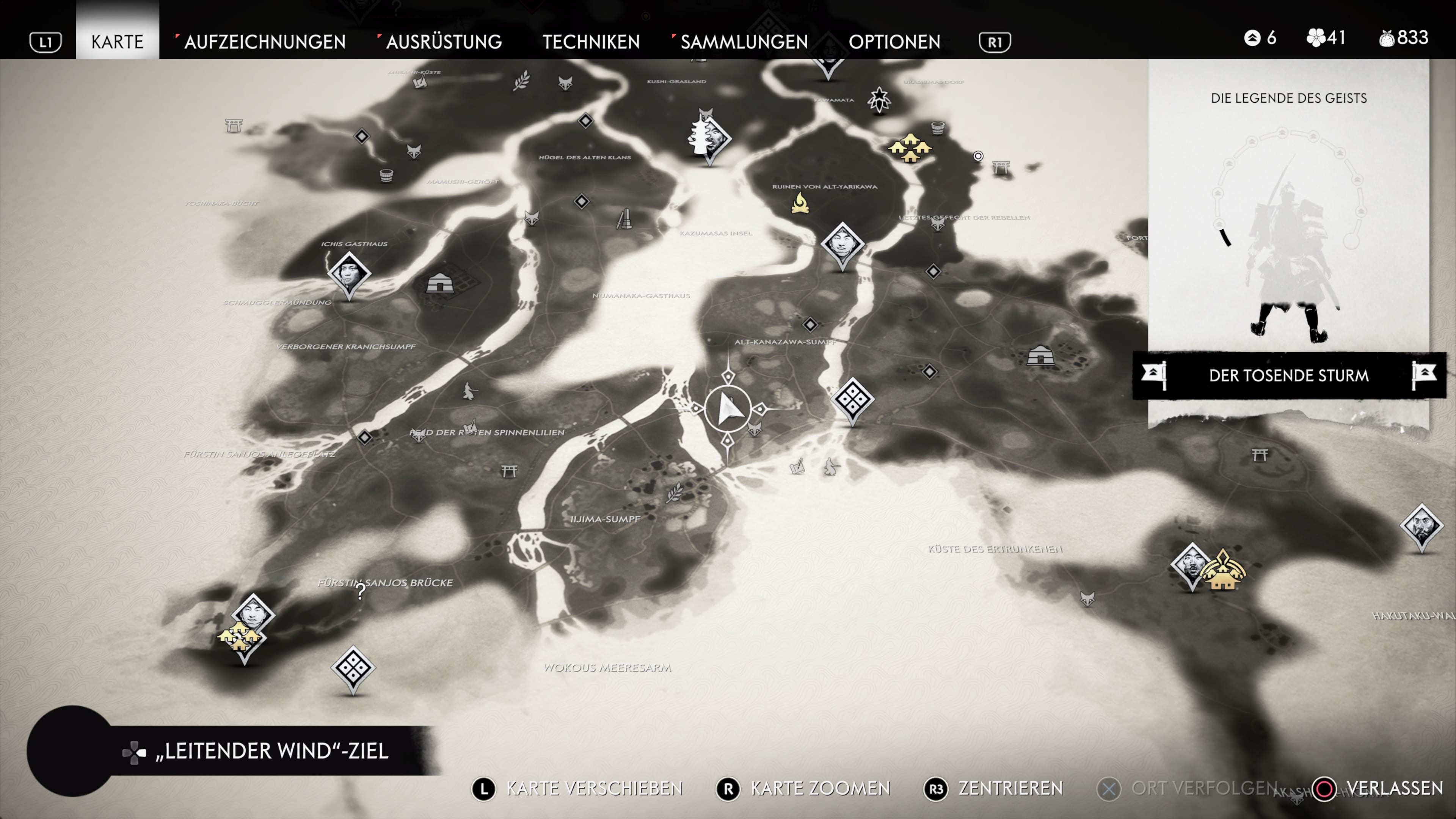
Task: Select the Techniken tab
Action: tap(591, 41)
